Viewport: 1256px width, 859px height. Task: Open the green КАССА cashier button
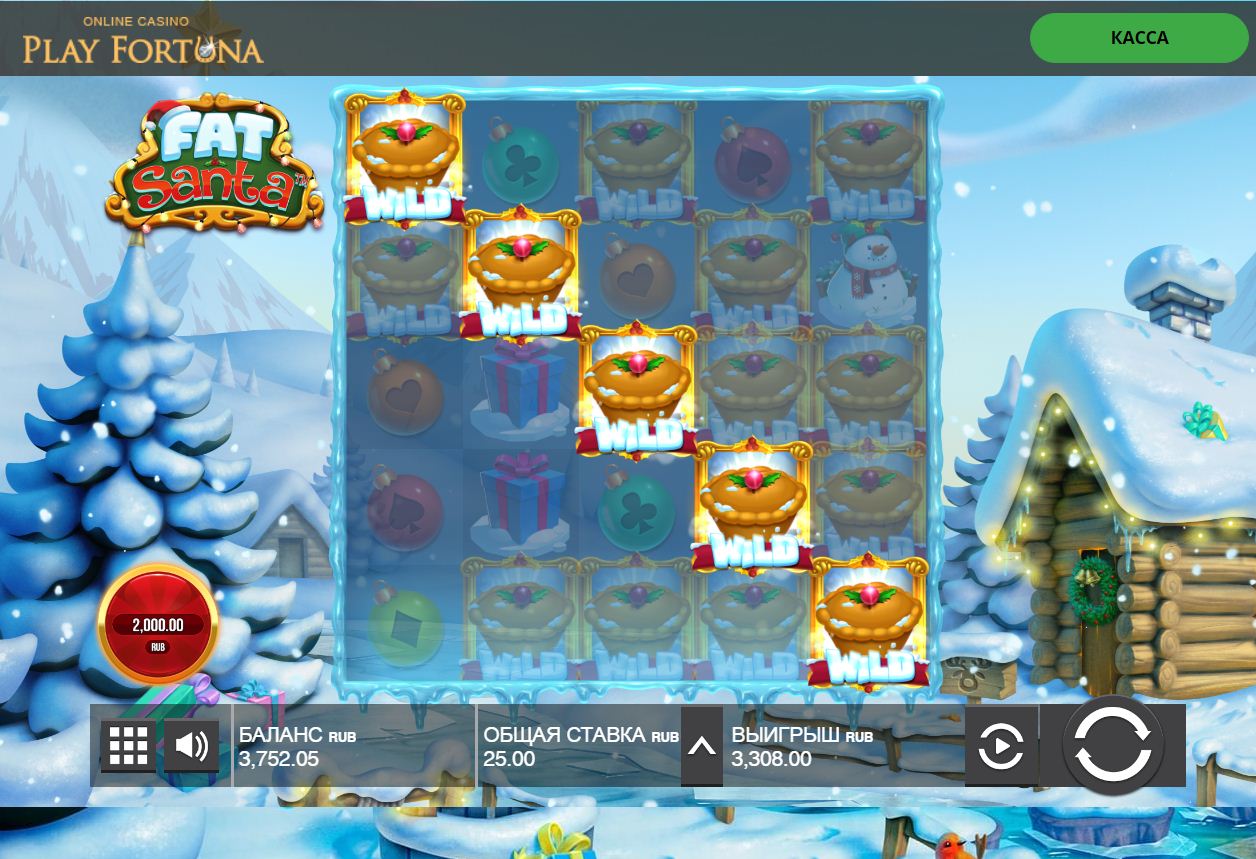1139,38
